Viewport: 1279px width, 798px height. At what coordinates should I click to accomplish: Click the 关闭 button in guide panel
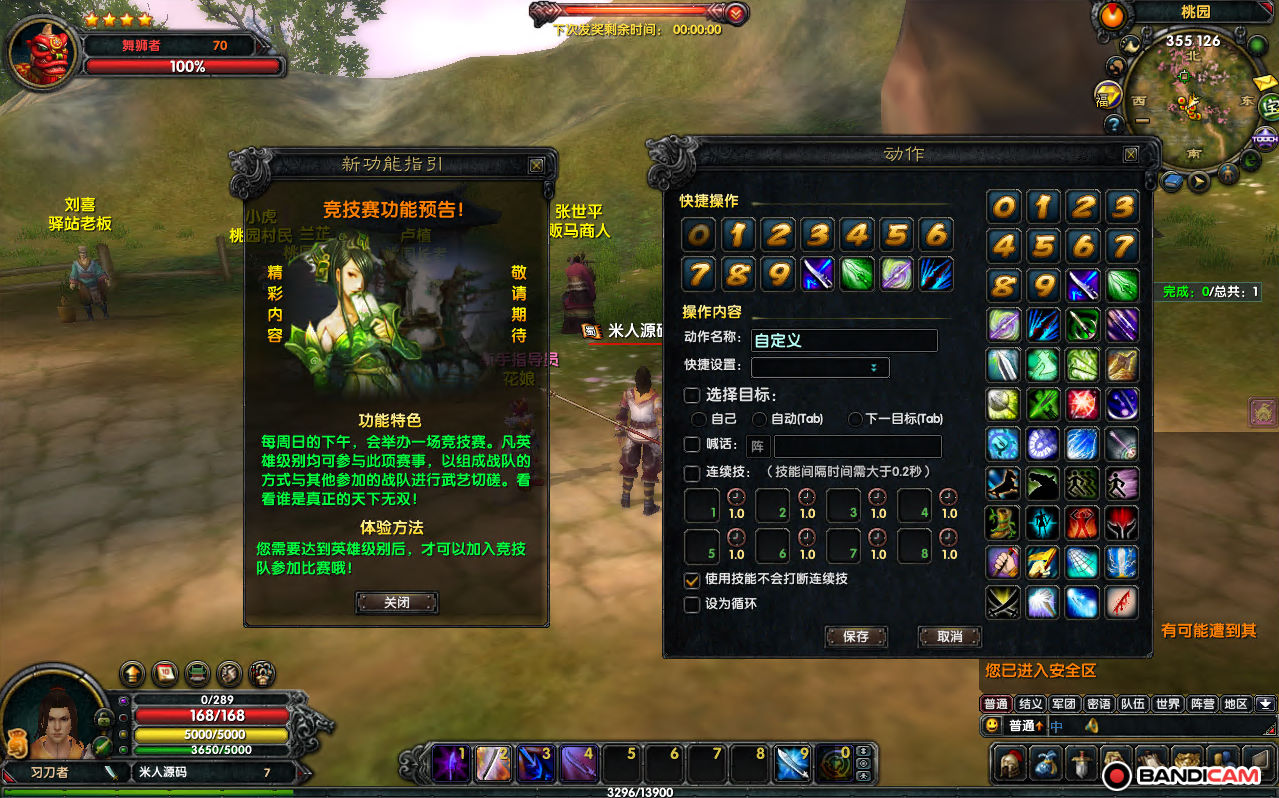click(x=397, y=603)
